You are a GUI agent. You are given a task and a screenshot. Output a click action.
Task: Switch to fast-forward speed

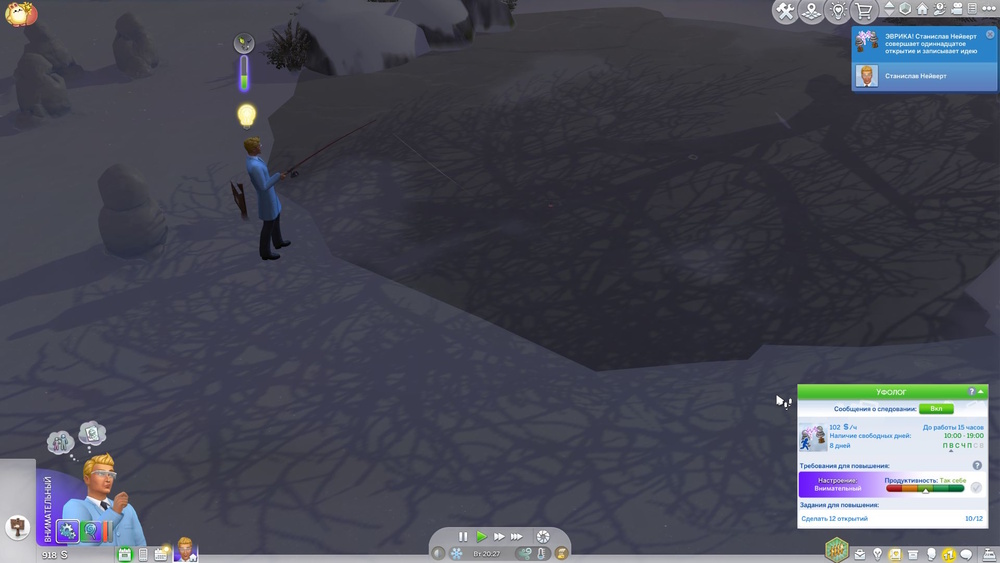point(498,537)
